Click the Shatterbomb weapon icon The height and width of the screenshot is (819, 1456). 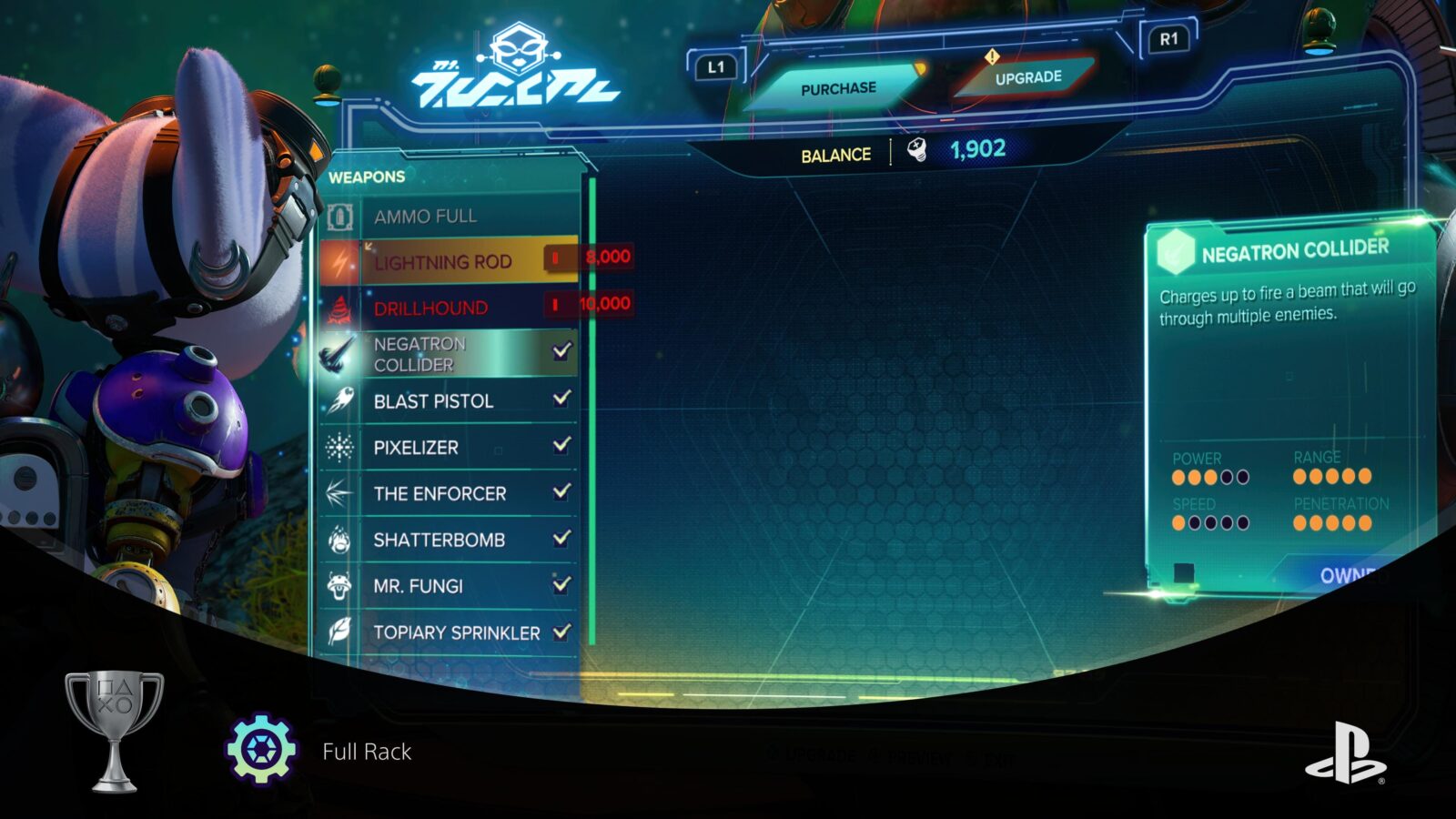[x=339, y=540]
